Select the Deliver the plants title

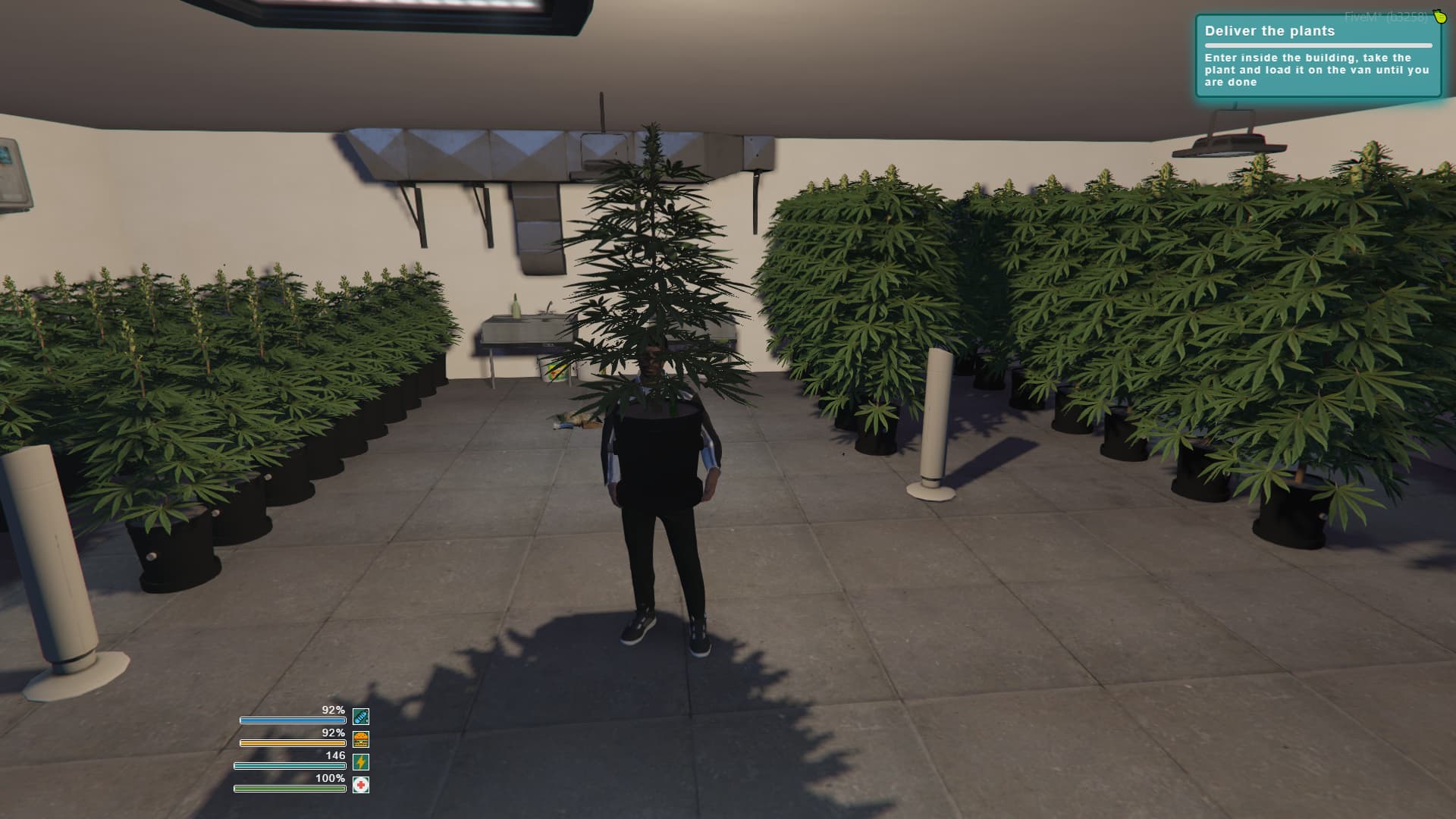point(1271,32)
